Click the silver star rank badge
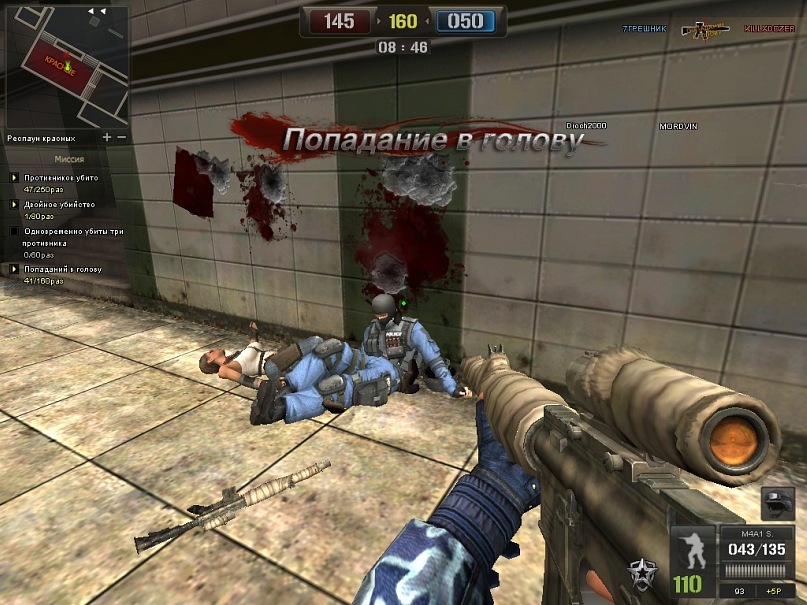 coord(640,573)
